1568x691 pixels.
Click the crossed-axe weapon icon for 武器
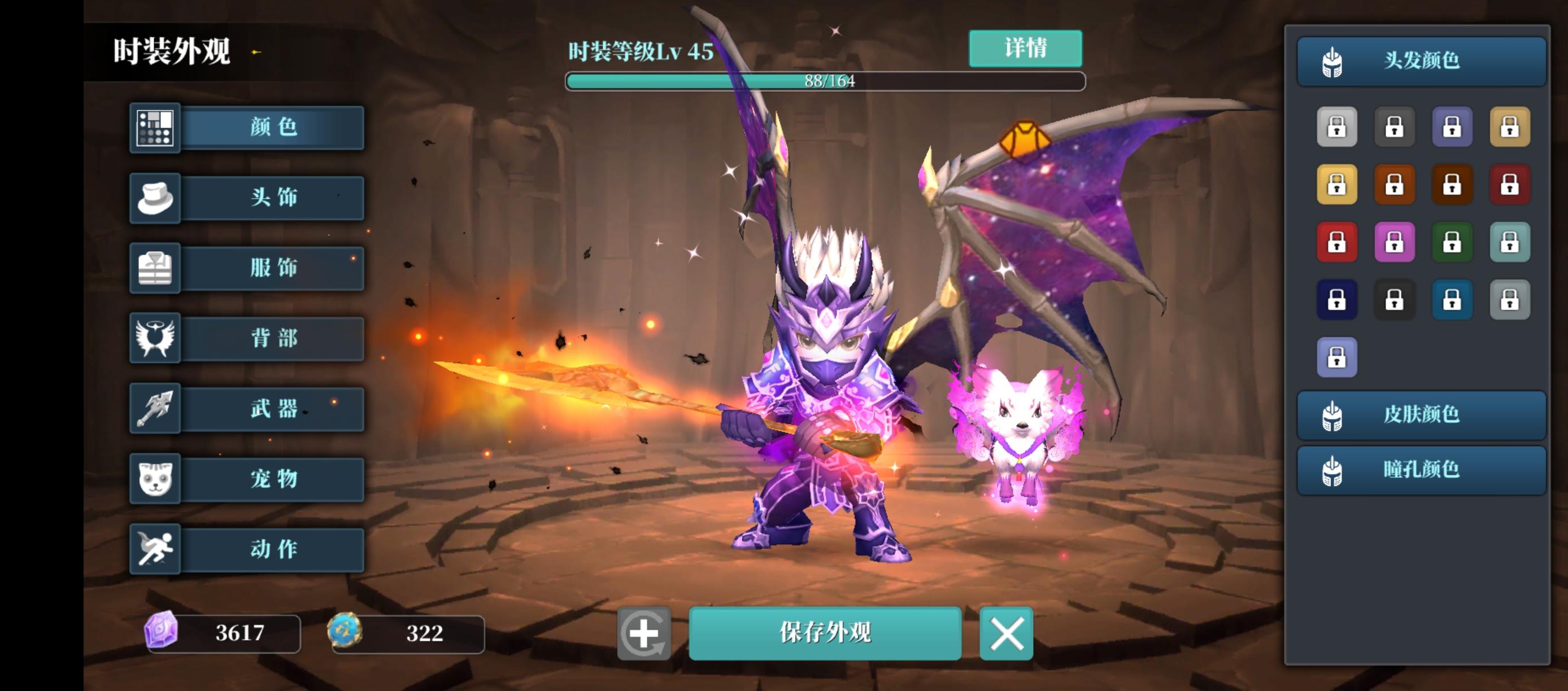point(155,409)
